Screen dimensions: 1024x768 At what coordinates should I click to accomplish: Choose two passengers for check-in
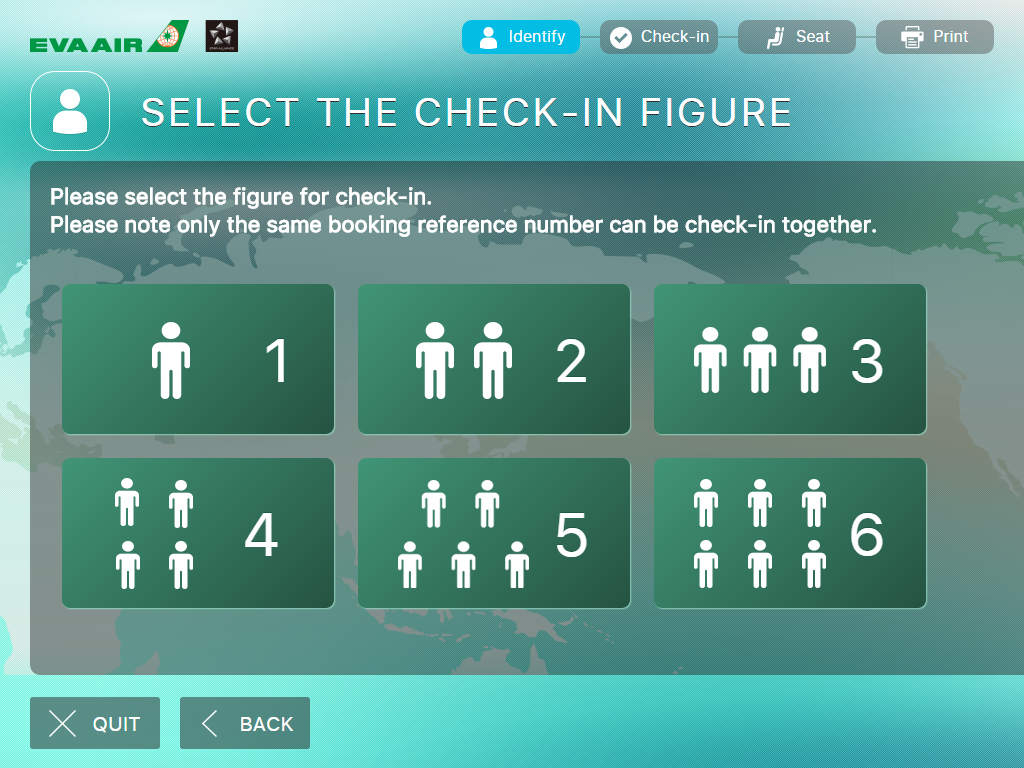(494, 359)
